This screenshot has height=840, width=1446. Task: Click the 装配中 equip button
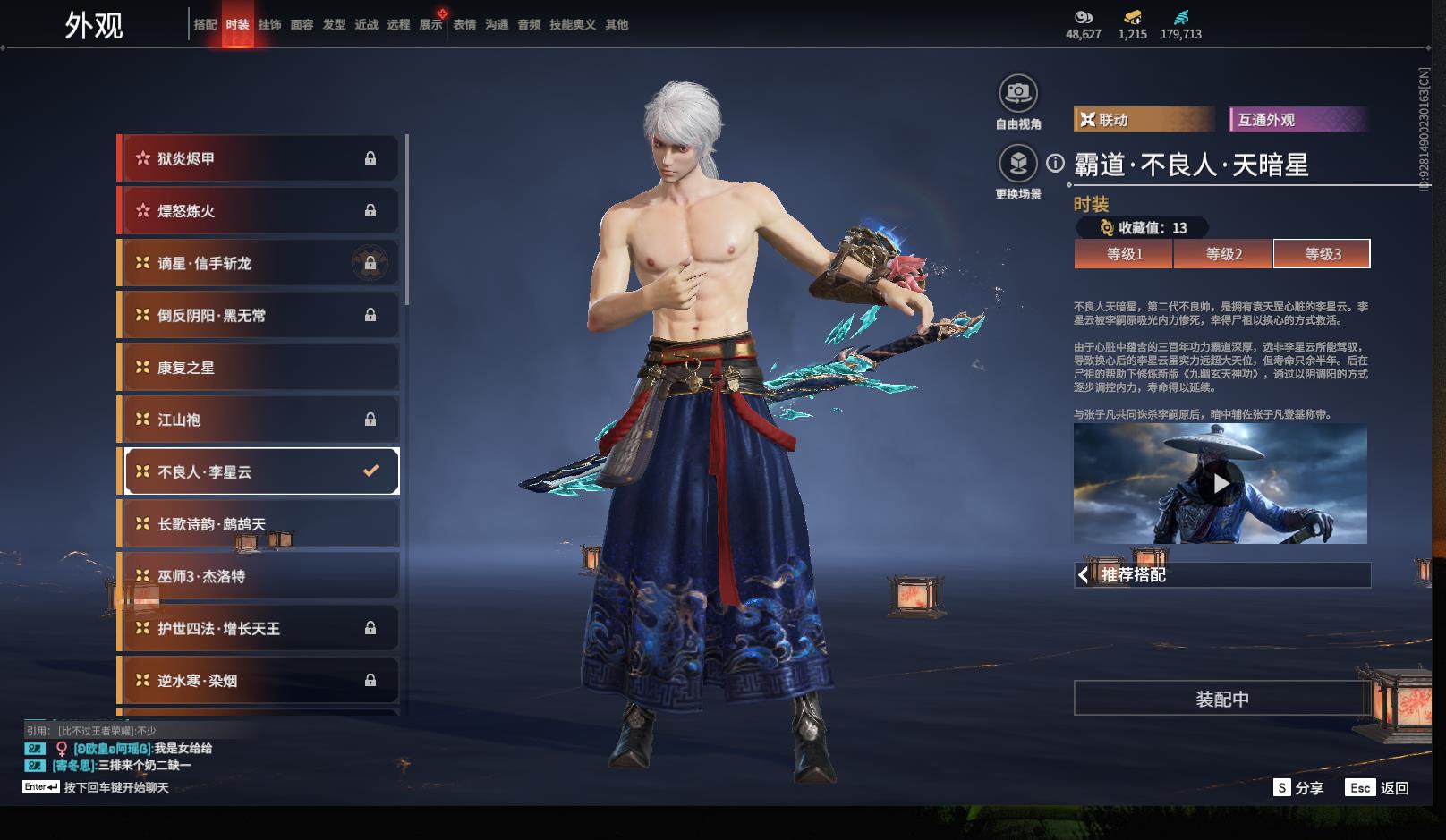pos(1221,699)
